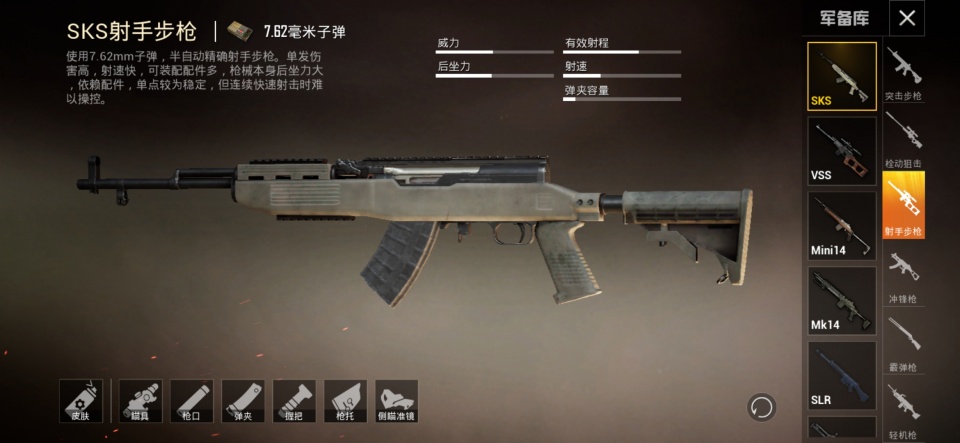Open the 栓动狙击 bolt-action sniper category

tap(903, 140)
